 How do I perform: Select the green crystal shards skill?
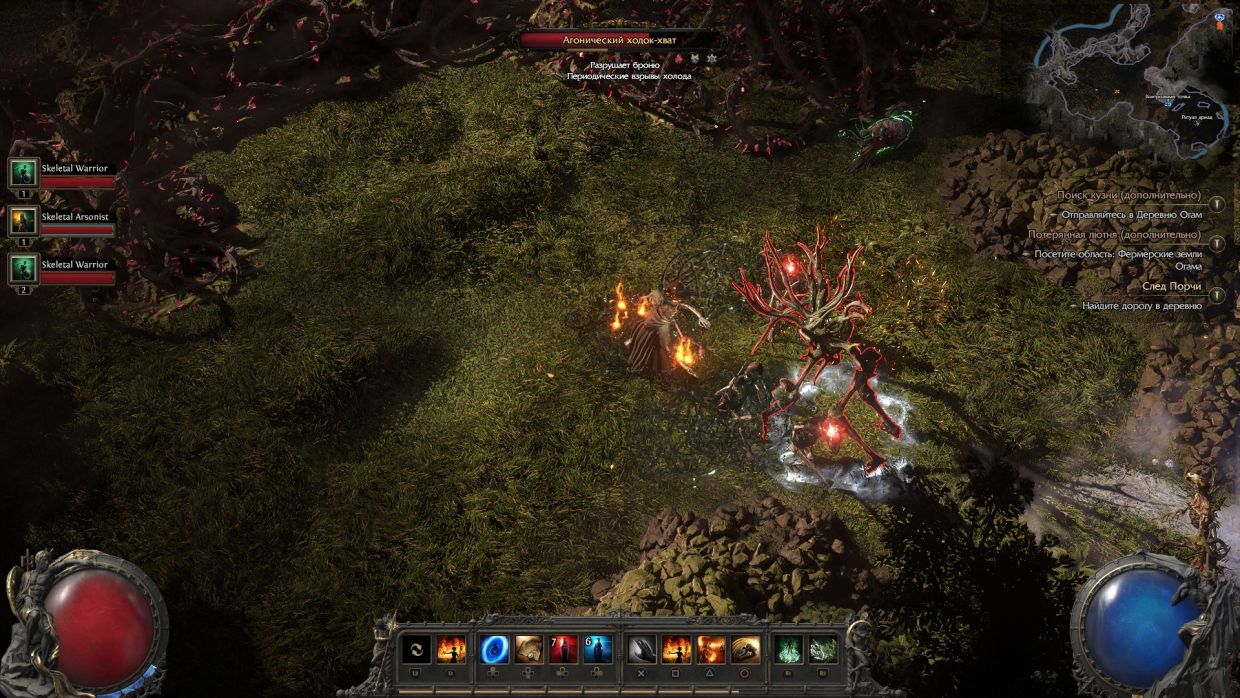coord(823,649)
